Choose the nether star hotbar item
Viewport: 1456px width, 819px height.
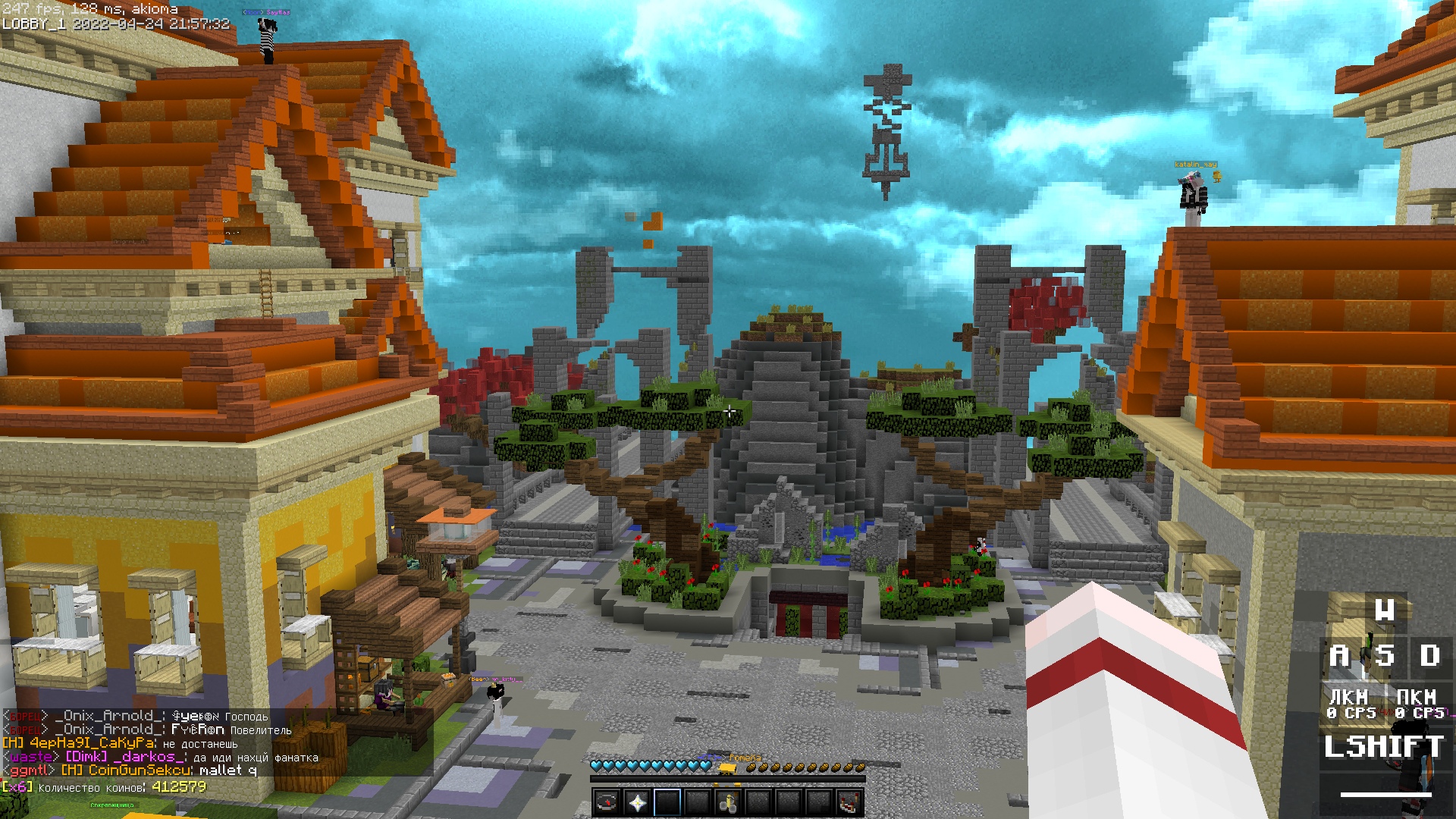coord(637,802)
